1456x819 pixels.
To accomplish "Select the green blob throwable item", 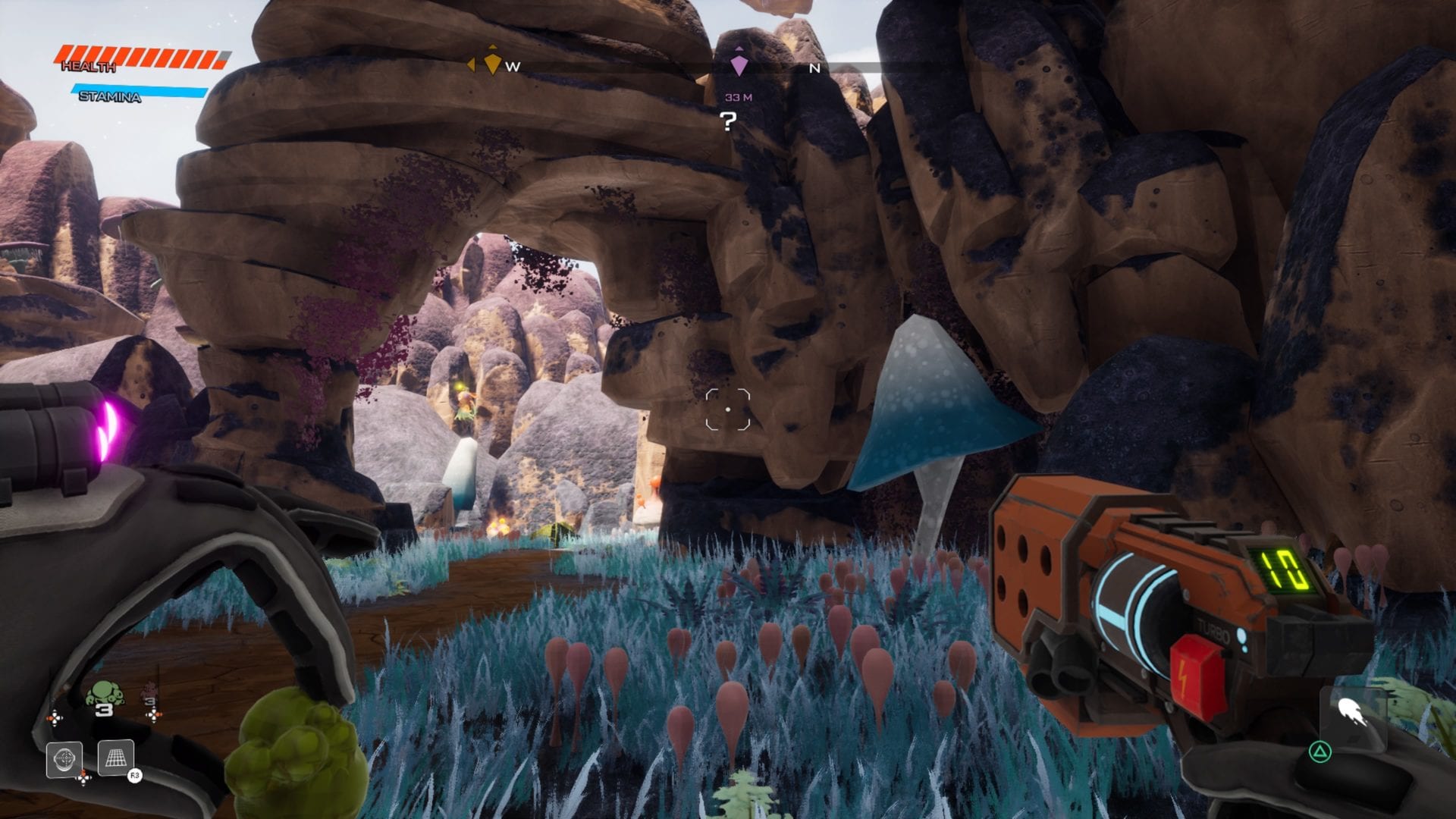I will pos(104,694).
